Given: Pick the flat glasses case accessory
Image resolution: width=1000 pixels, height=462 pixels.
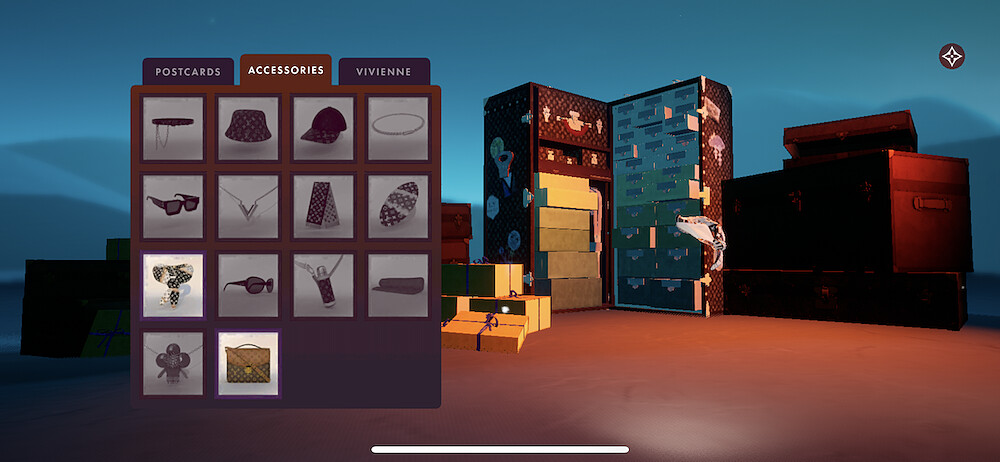Looking at the screenshot, I should 398,285.
